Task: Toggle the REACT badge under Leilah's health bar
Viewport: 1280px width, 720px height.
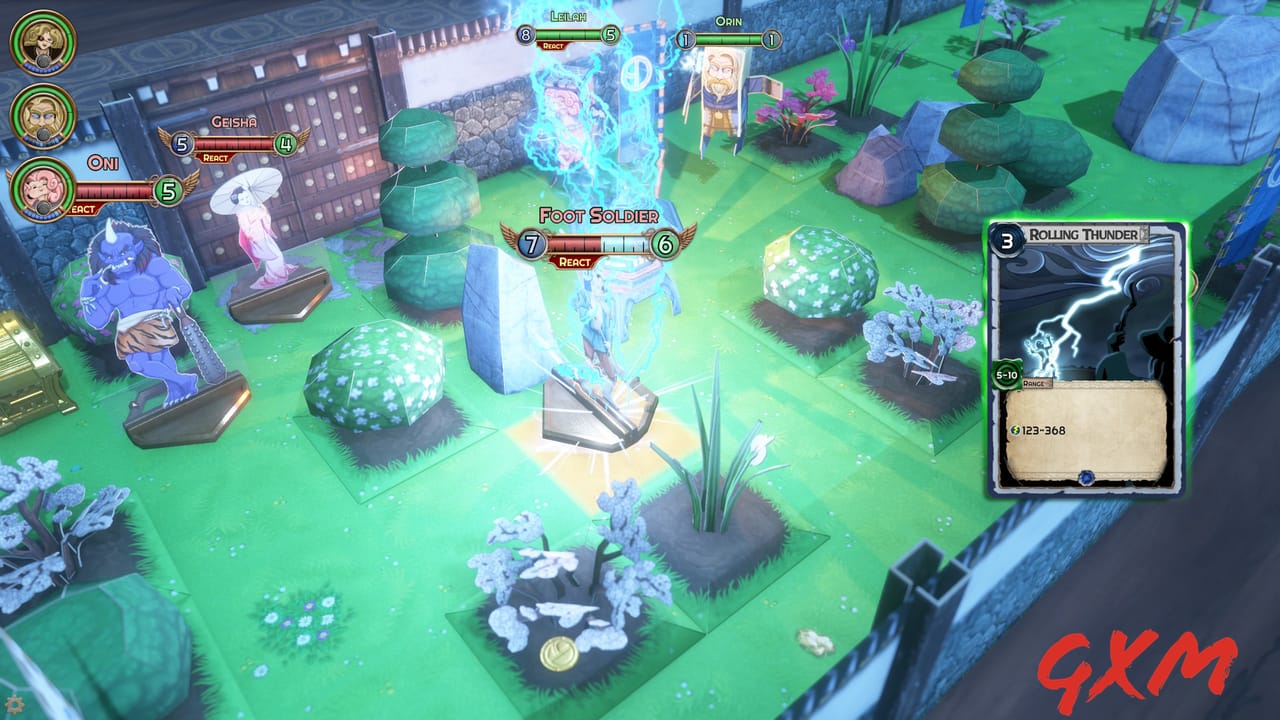Action: [552, 46]
